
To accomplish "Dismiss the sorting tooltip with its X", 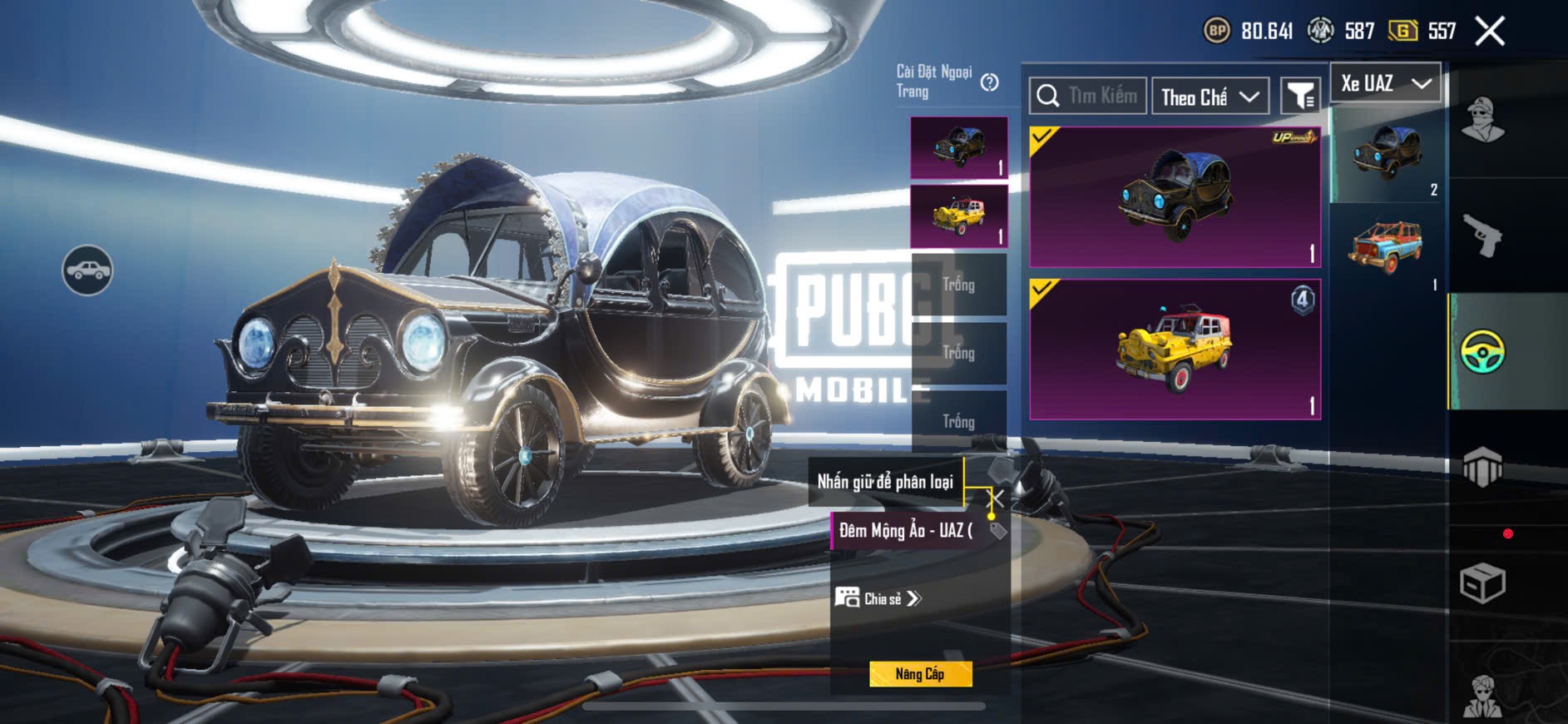I will pyautogui.click(x=995, y=498).
